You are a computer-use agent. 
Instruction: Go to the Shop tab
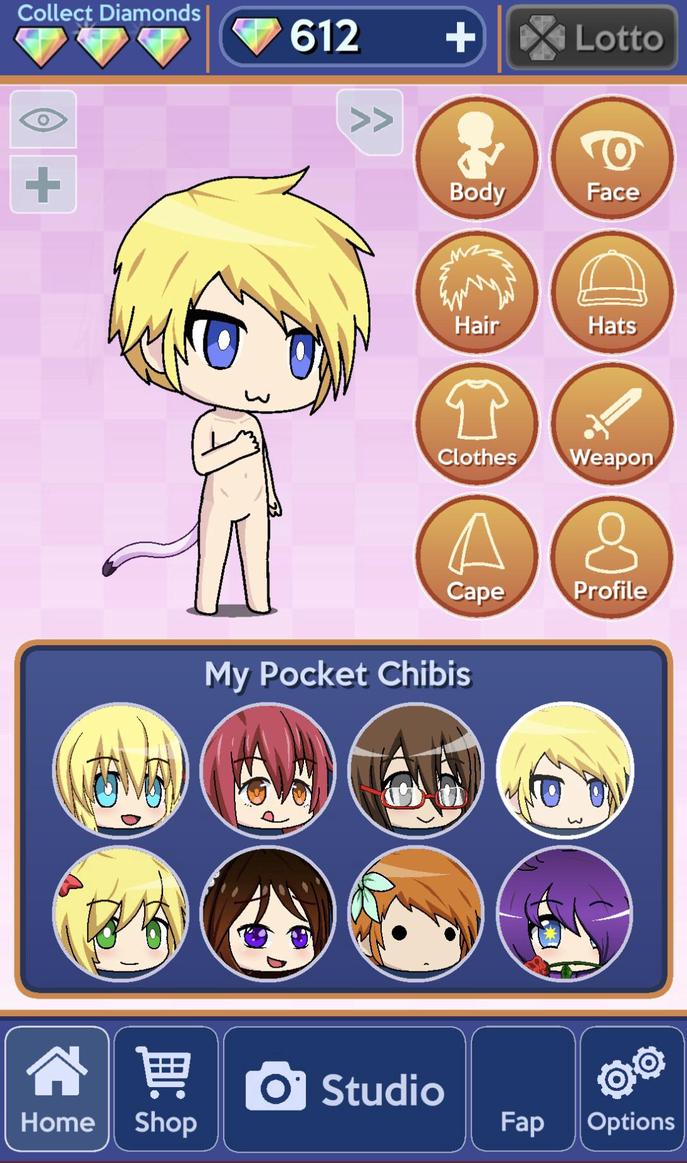[x=166, y=1089]
